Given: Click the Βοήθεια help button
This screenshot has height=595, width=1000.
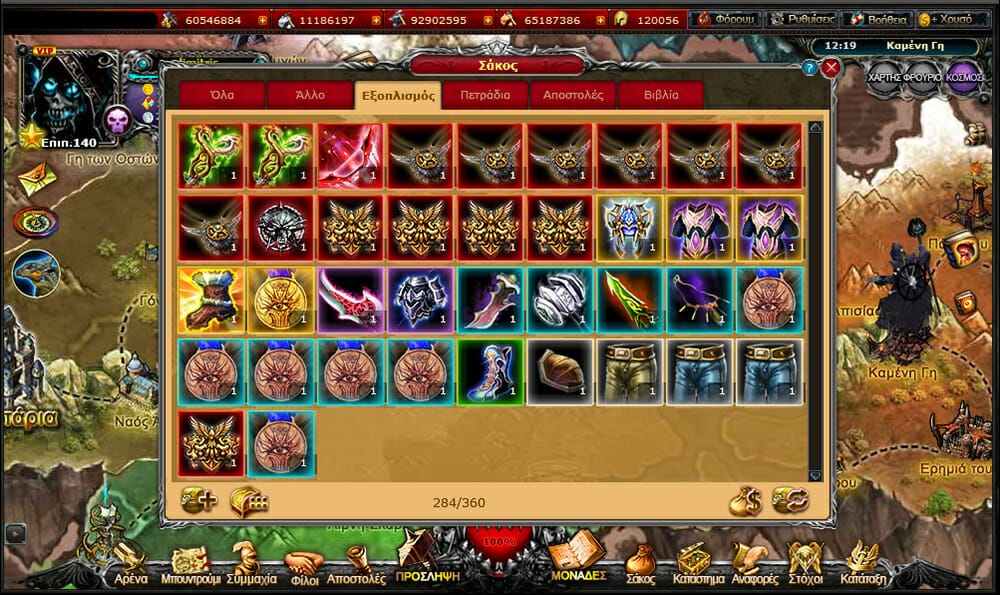Looking at the screenshot, I should pyautogui.click(x=877, y=19).
